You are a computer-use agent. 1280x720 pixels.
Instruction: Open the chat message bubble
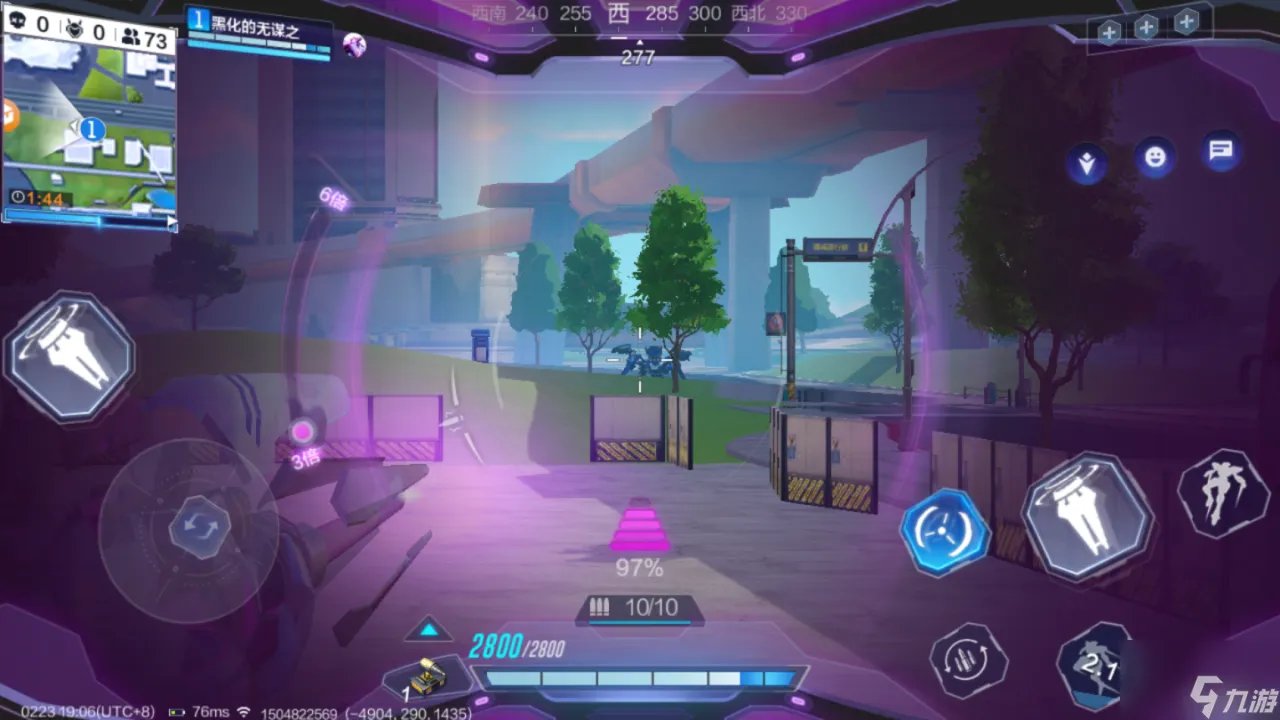1220,152
